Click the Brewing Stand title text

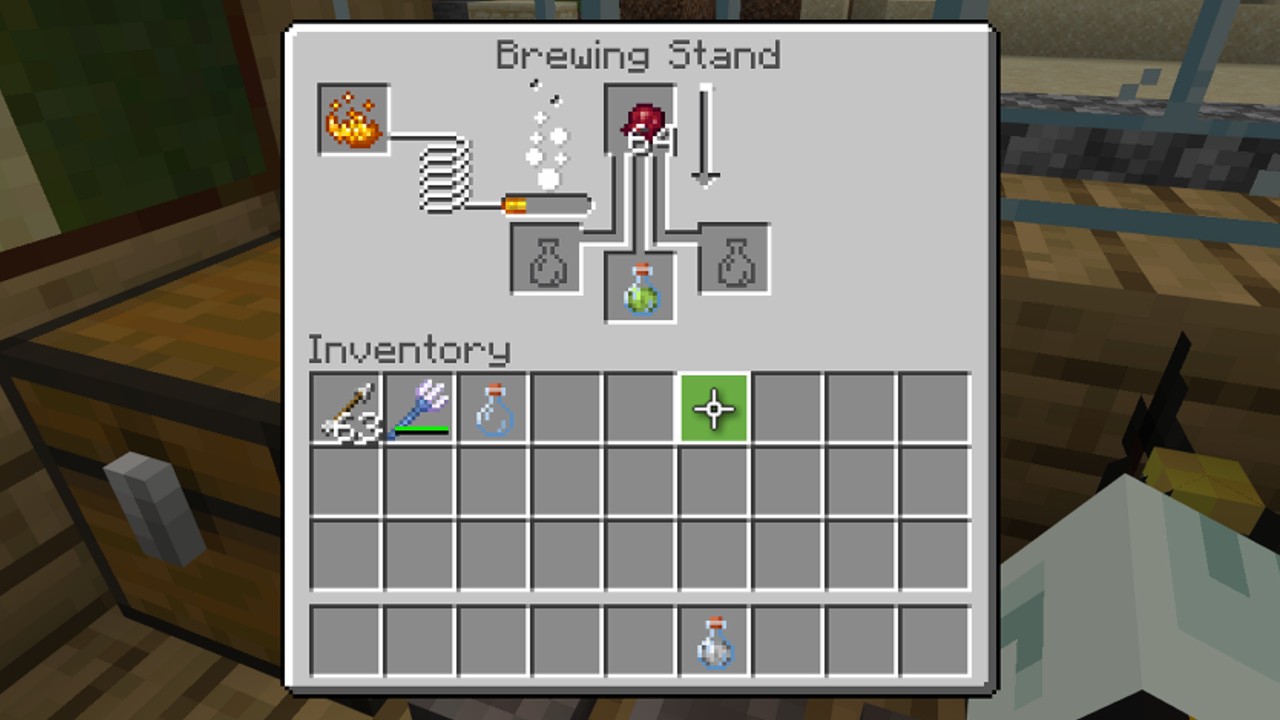click(638, 55)
